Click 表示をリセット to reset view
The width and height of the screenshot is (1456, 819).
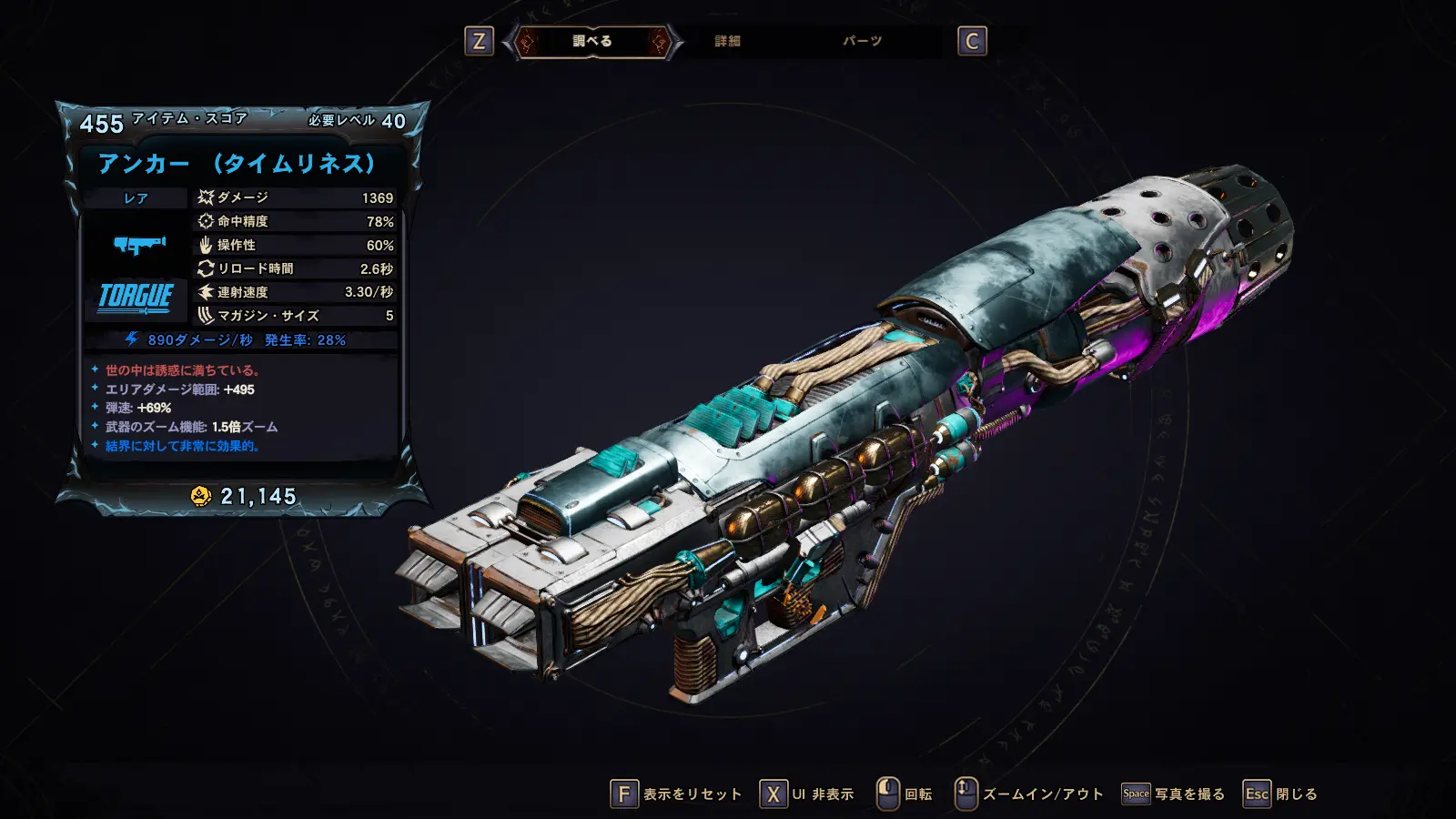coord(677,794)
